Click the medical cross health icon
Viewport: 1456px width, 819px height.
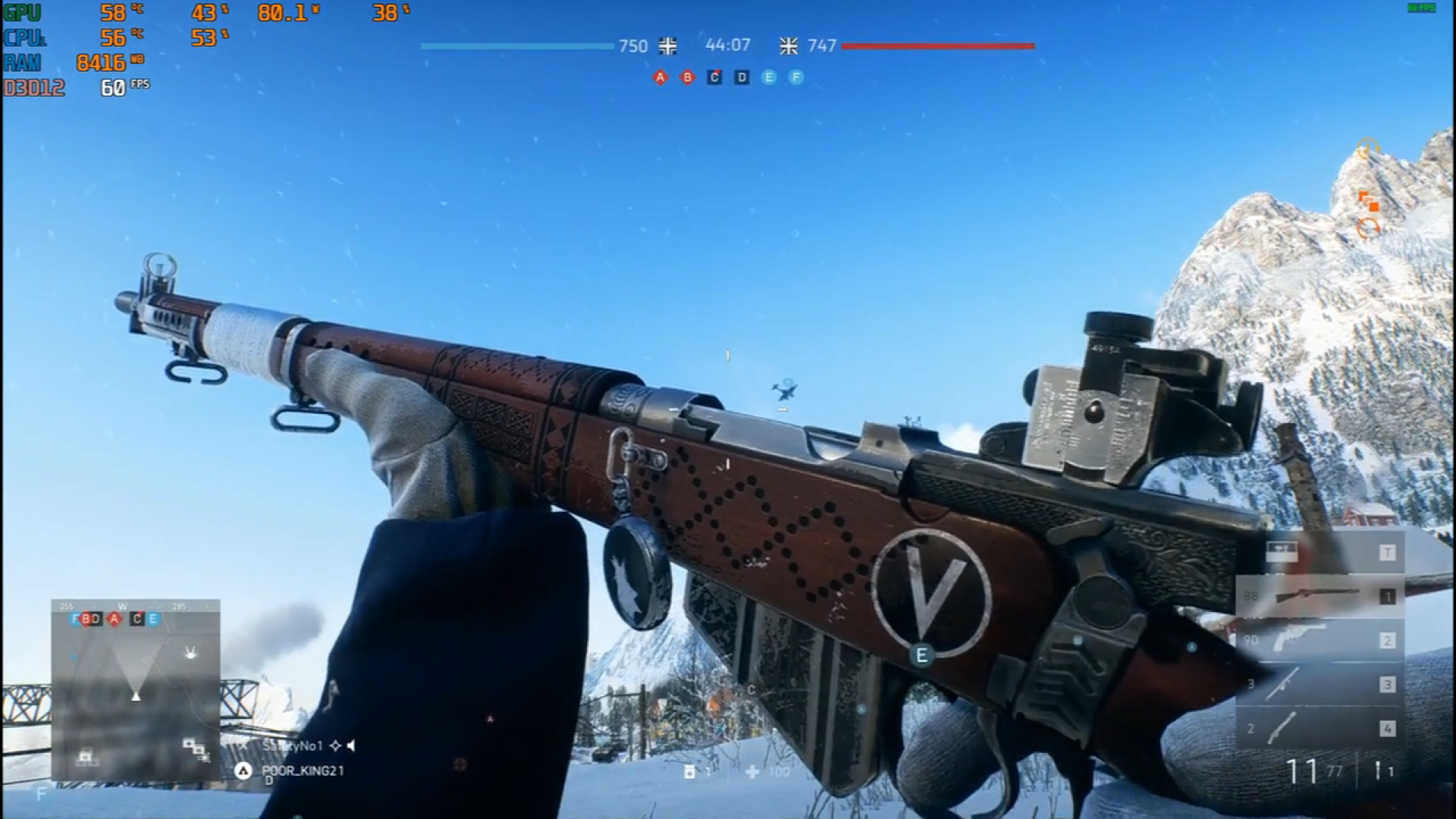coord(752,772)
